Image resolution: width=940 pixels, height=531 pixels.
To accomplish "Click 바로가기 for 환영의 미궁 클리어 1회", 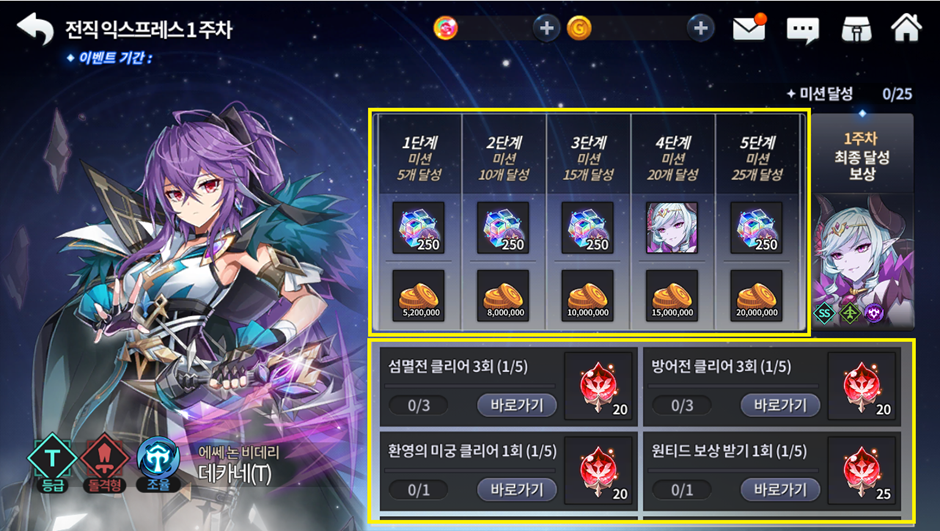I will click(x=516, y=489).
